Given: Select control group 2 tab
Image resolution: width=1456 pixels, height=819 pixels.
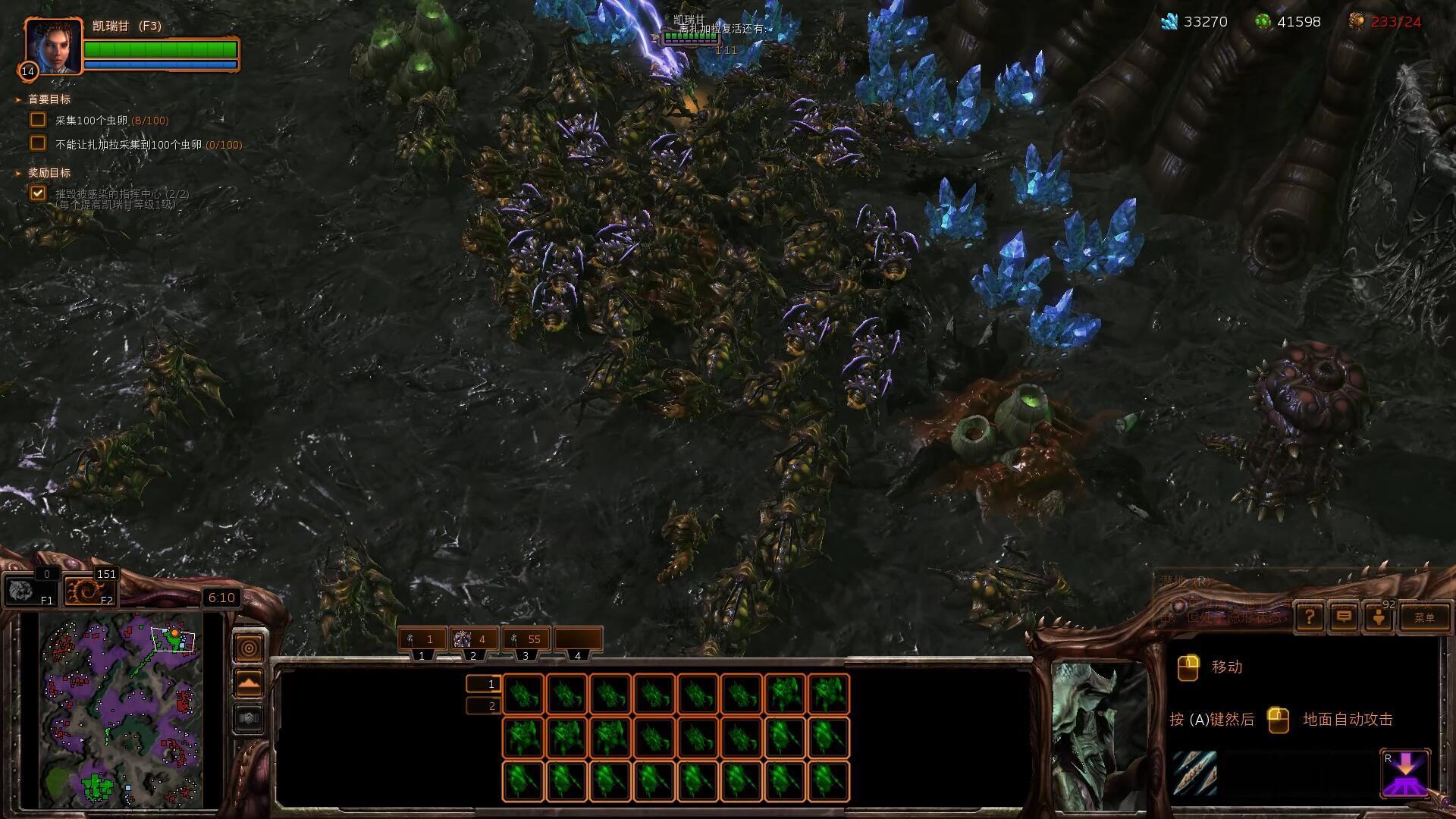Looking at the screenshot, I should coord(474,640).
